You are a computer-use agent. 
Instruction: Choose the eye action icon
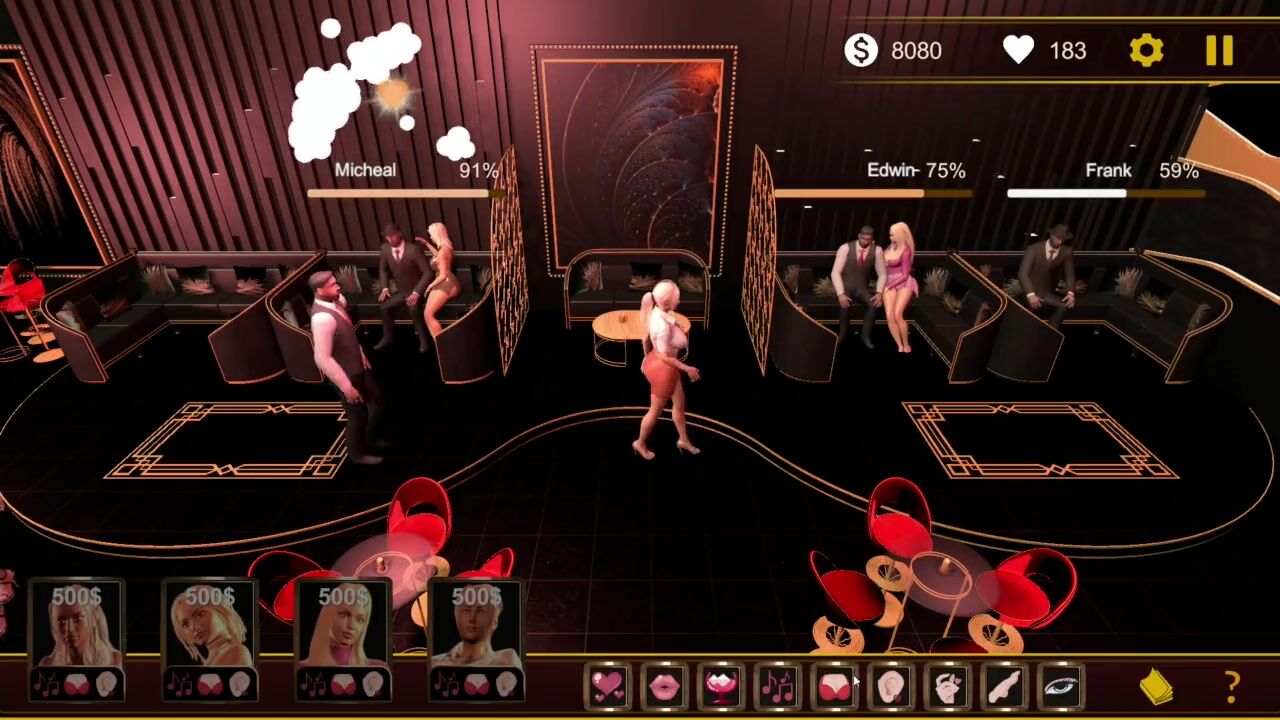pos(1059,686)
